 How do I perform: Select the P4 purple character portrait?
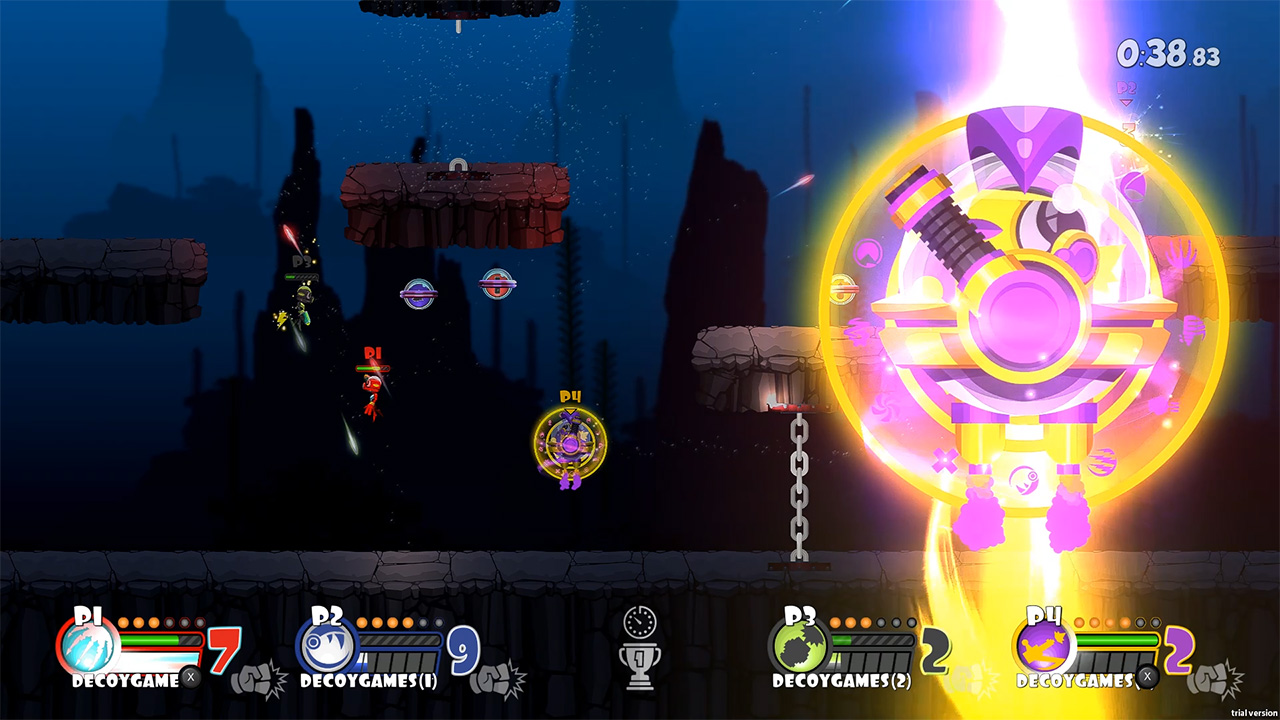(1042, 647)
